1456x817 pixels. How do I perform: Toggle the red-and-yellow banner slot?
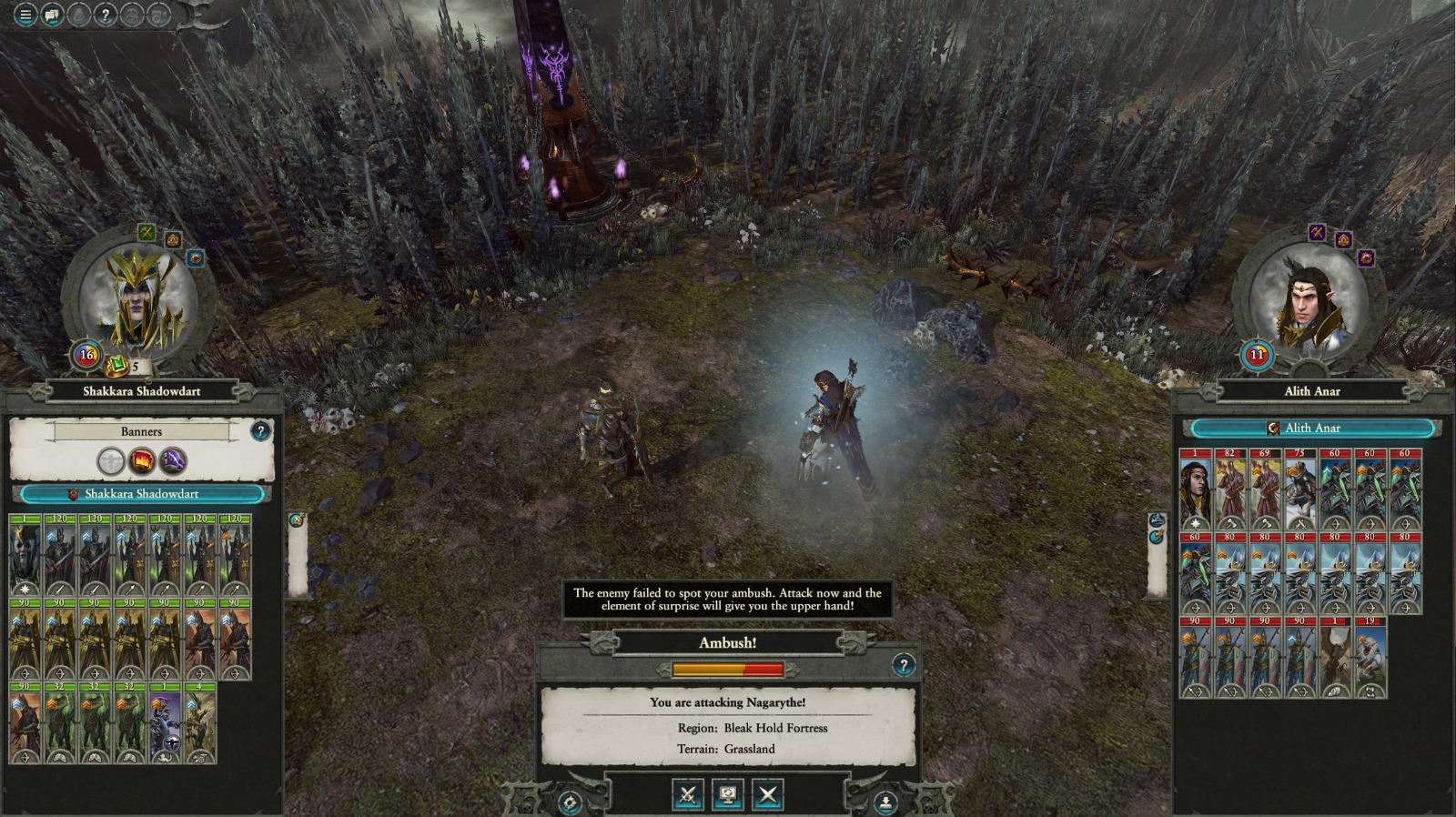click(x=144, y=459)
